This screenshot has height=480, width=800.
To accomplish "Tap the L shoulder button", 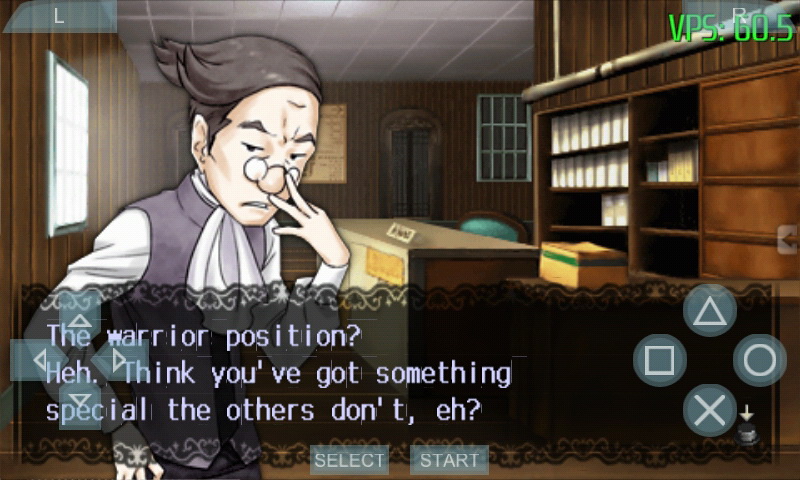I will click(58, 15).
